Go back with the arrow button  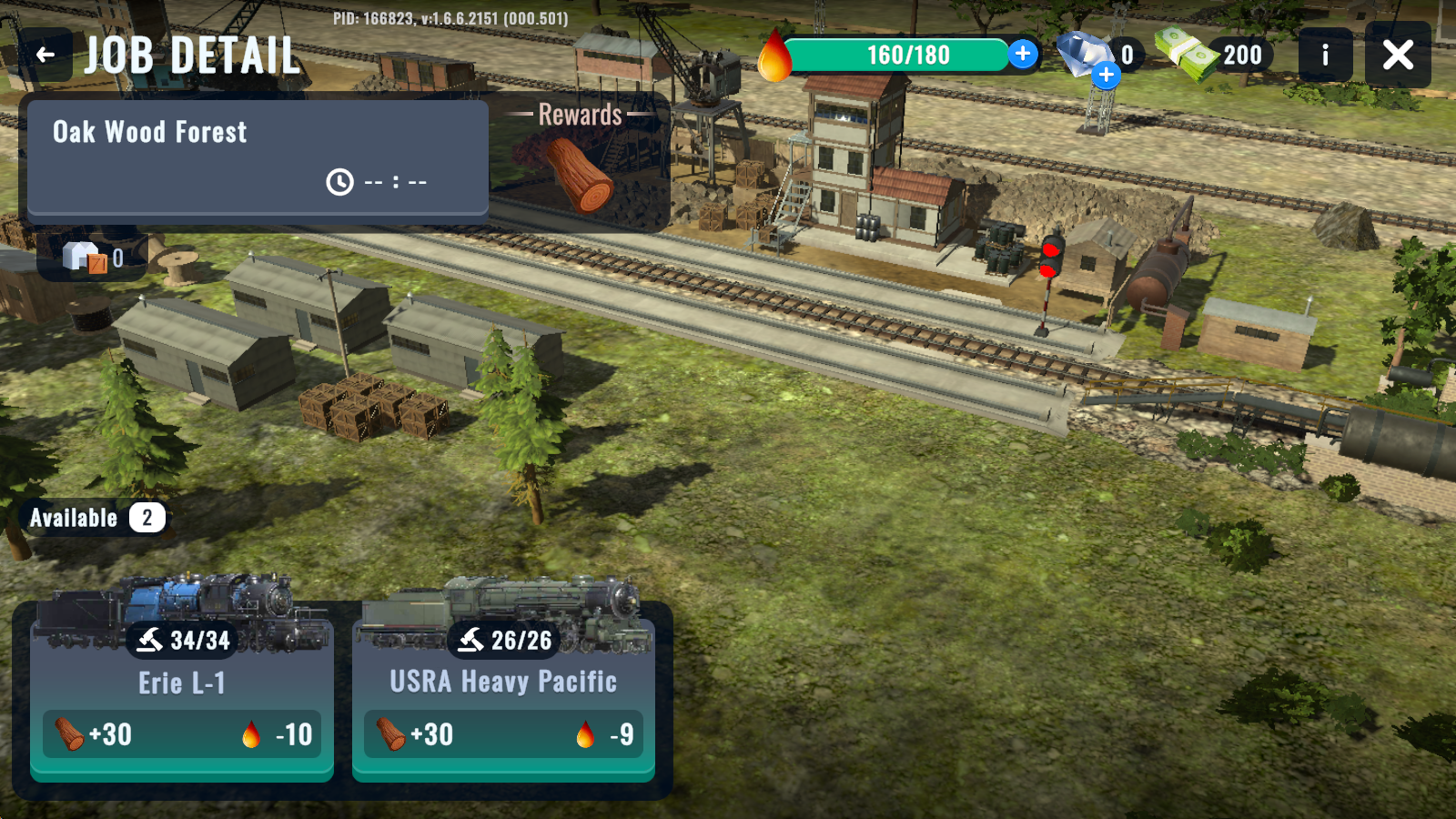(x=45, y=55)
